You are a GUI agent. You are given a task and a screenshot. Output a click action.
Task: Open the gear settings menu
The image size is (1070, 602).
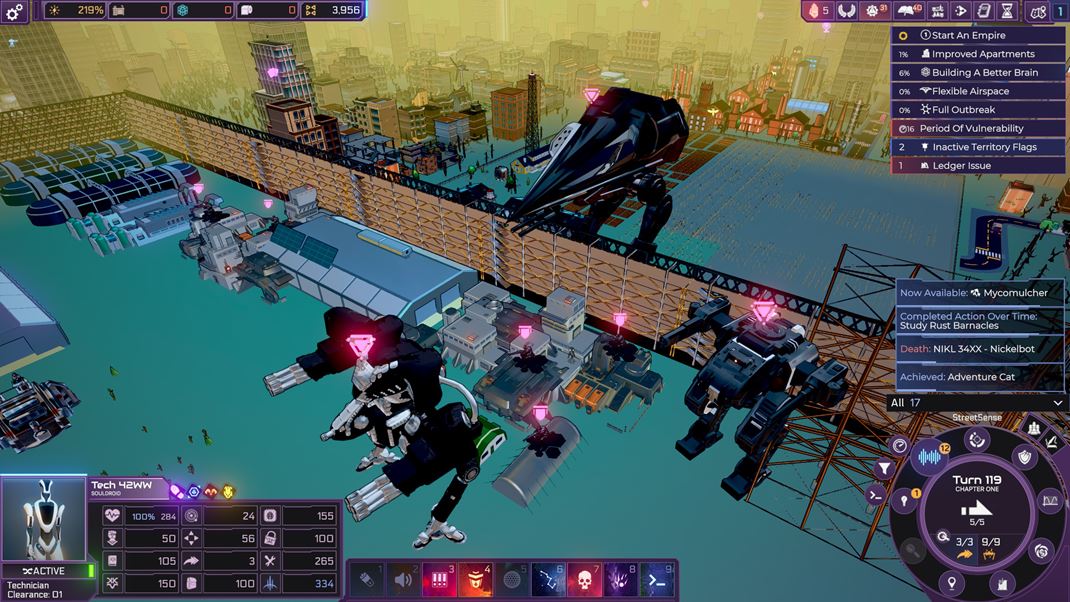point(15,11)
